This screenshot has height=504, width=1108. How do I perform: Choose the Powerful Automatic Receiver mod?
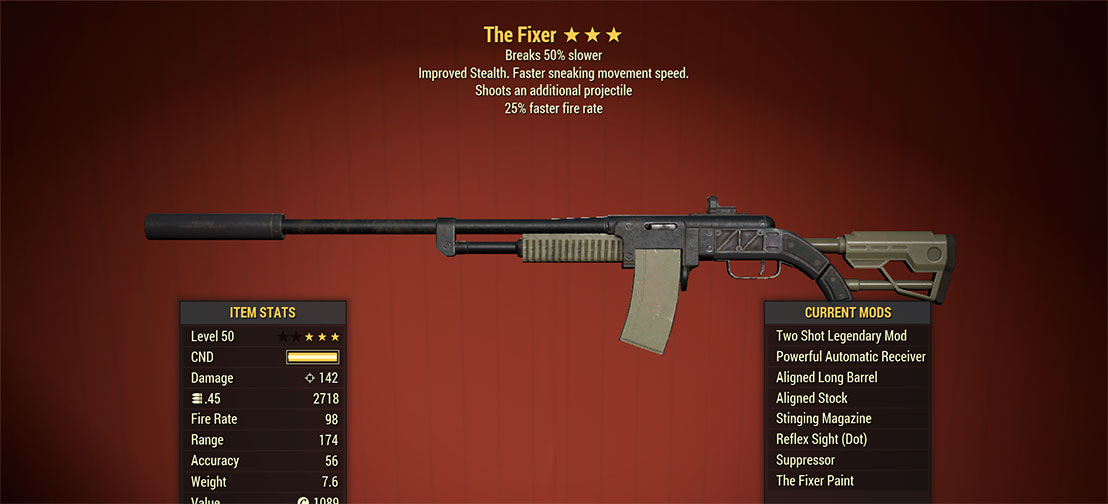[850, 357]
